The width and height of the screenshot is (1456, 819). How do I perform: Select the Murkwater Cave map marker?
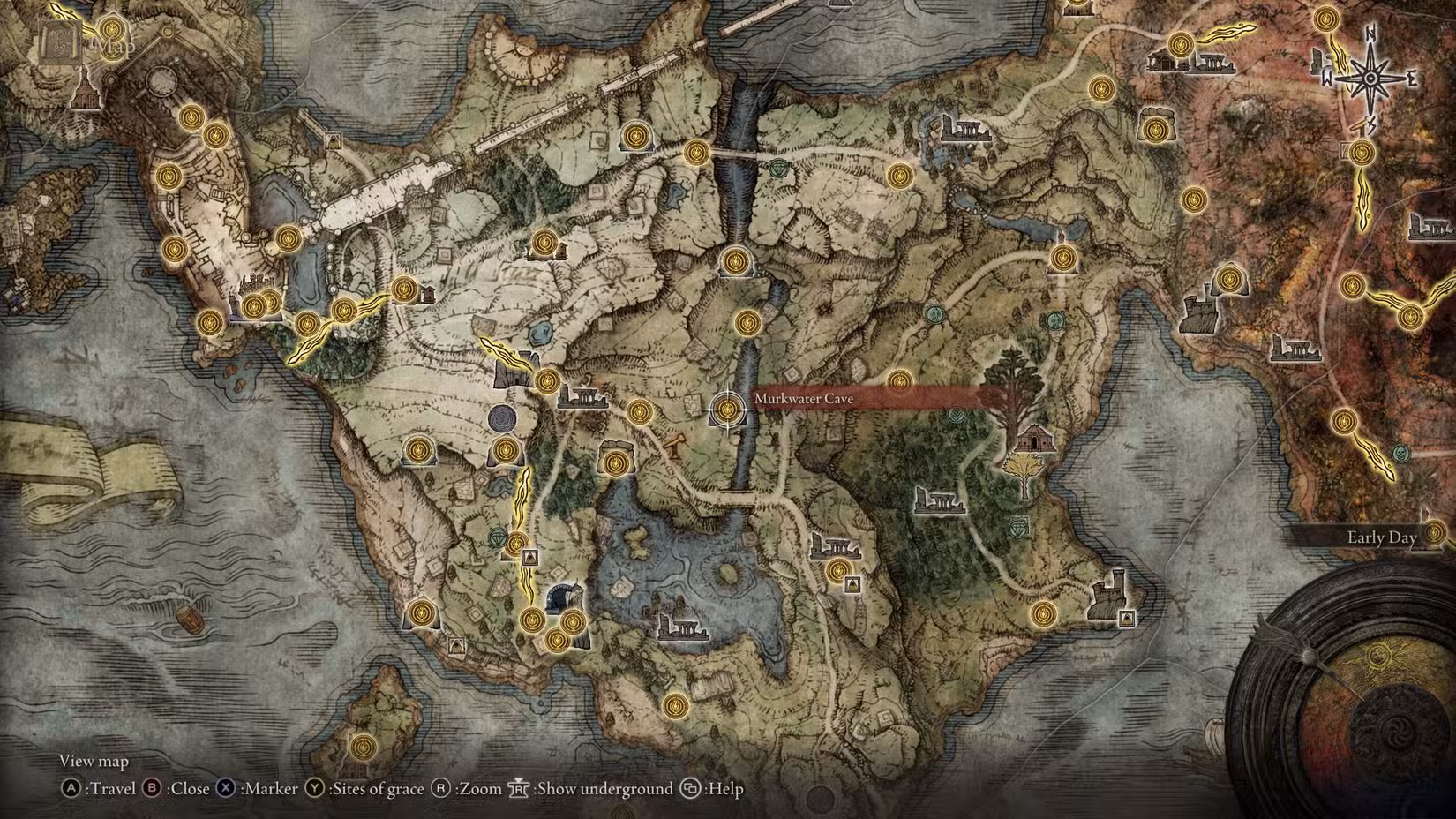pos(726,408)
